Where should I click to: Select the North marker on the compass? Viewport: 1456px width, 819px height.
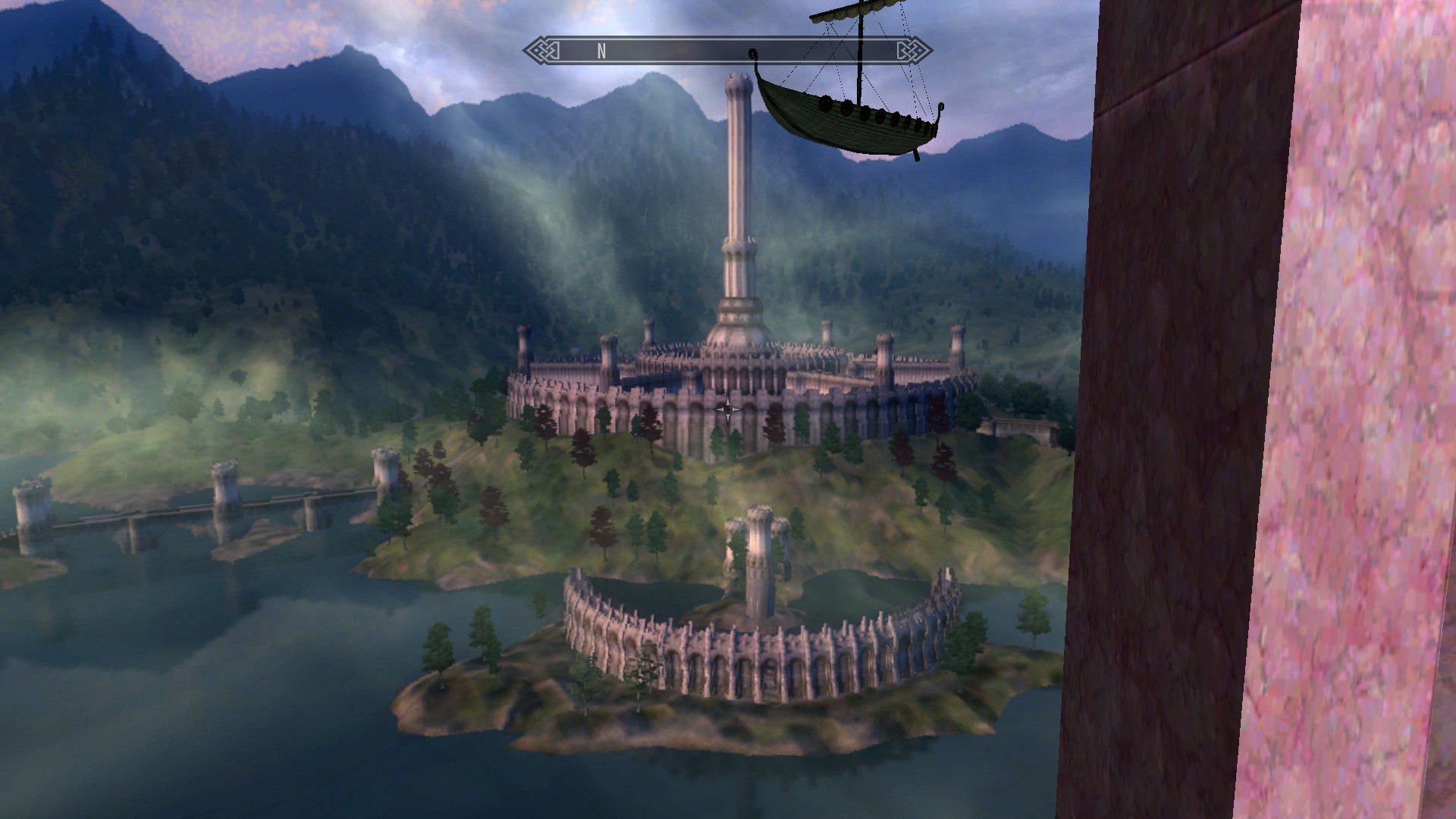point(601,52)
